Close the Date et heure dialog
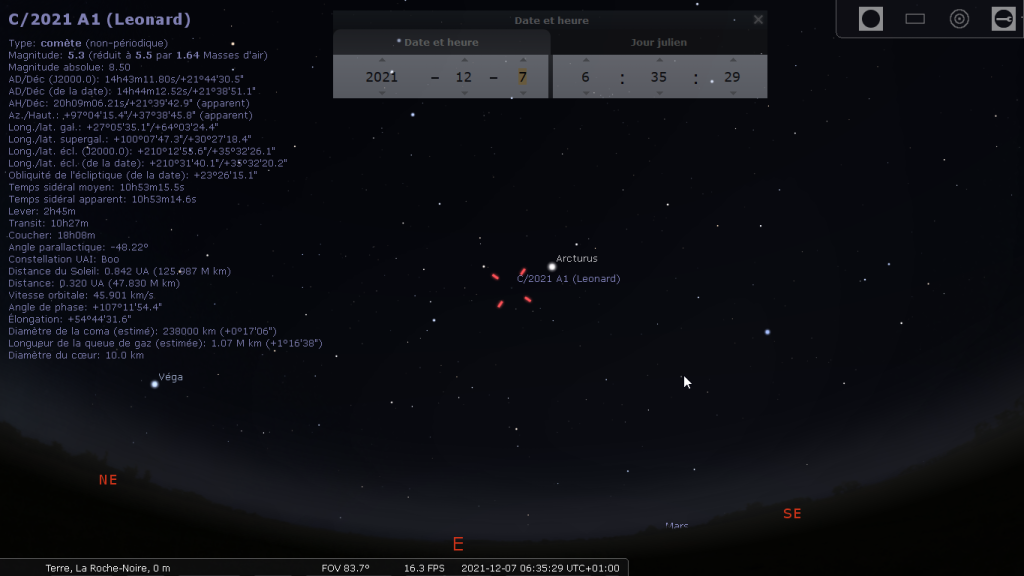Viewport: 1024px width, 576px height. pyautogui.click(x=758, y=19)
